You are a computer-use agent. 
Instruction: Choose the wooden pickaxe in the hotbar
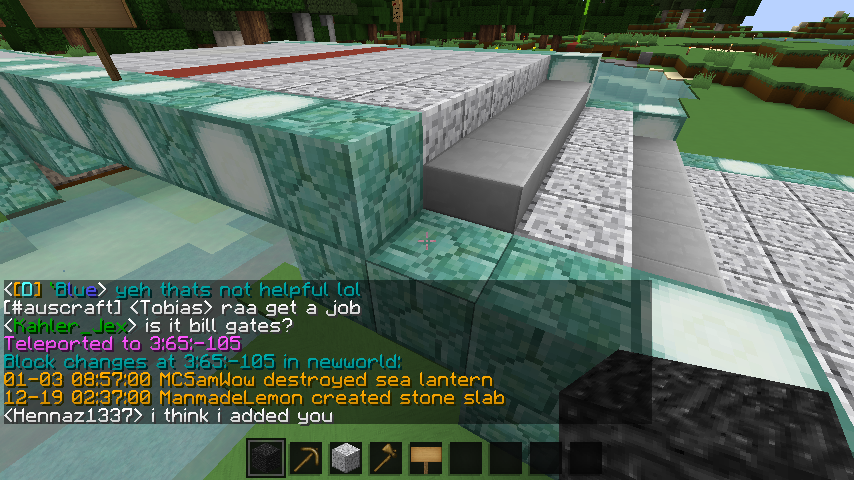[x=305, y=459]
